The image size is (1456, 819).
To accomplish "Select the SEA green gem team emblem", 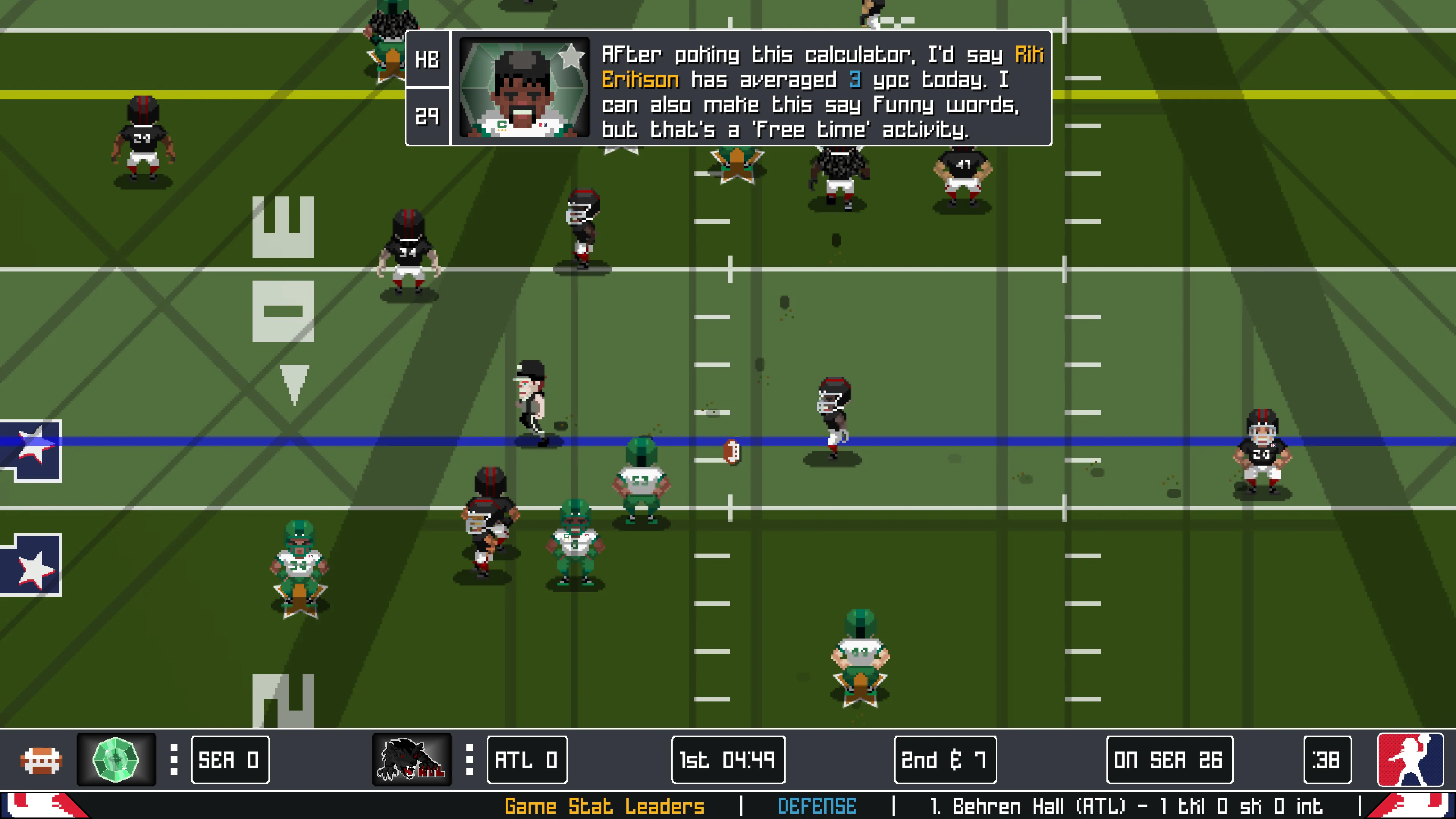I will point(116,759).
